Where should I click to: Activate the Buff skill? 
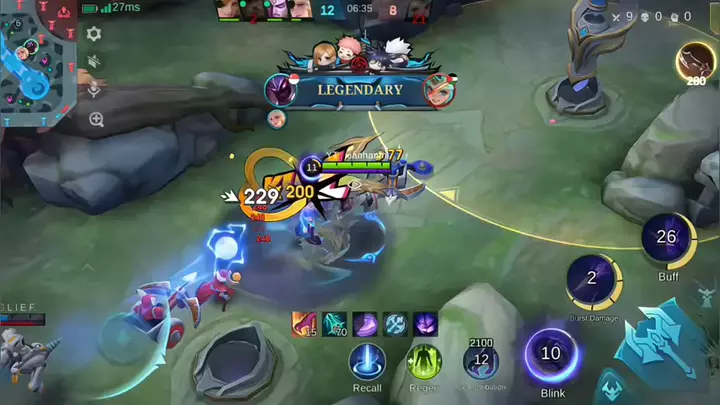pyautogui.click(x=667, y=240)
